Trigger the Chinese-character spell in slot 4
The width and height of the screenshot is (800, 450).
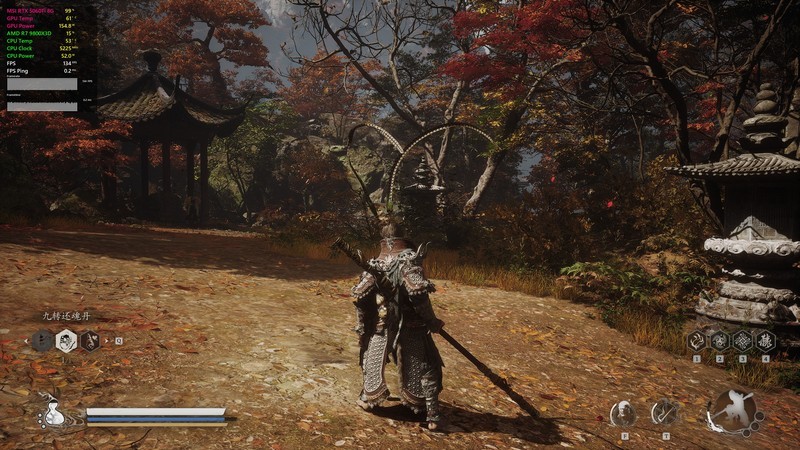point(765,340)
